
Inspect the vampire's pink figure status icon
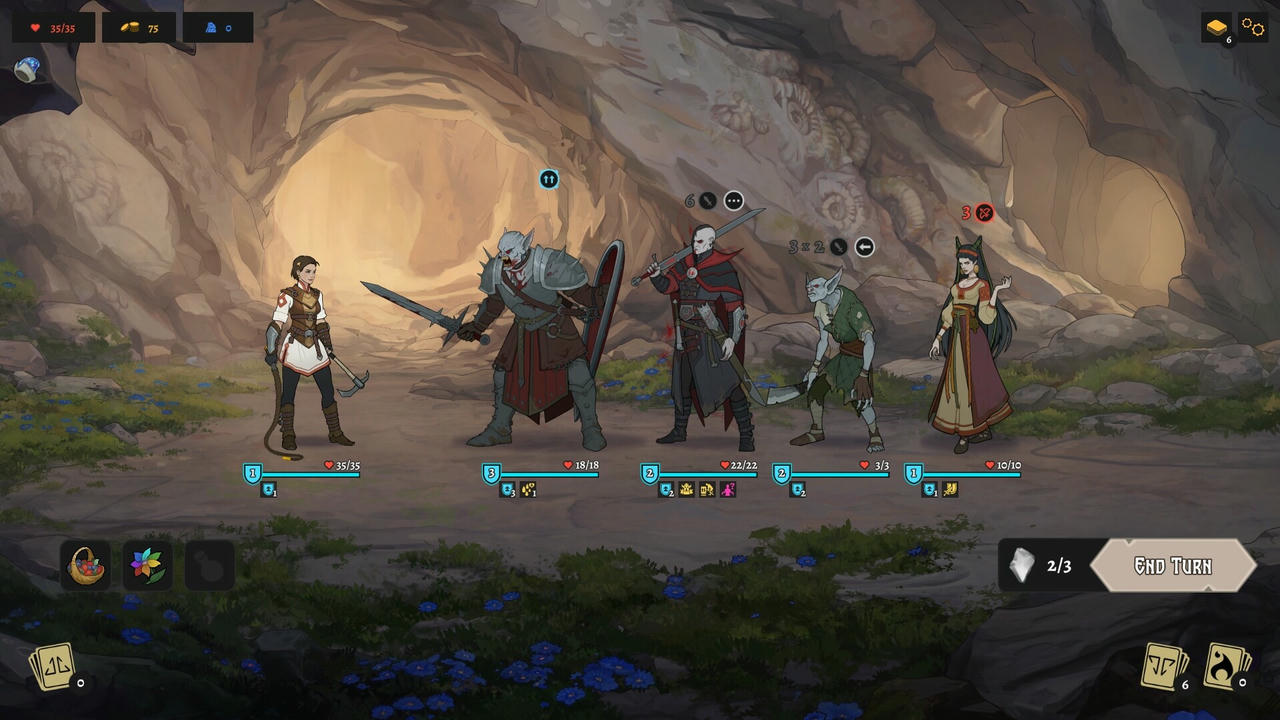click(728, 490)
